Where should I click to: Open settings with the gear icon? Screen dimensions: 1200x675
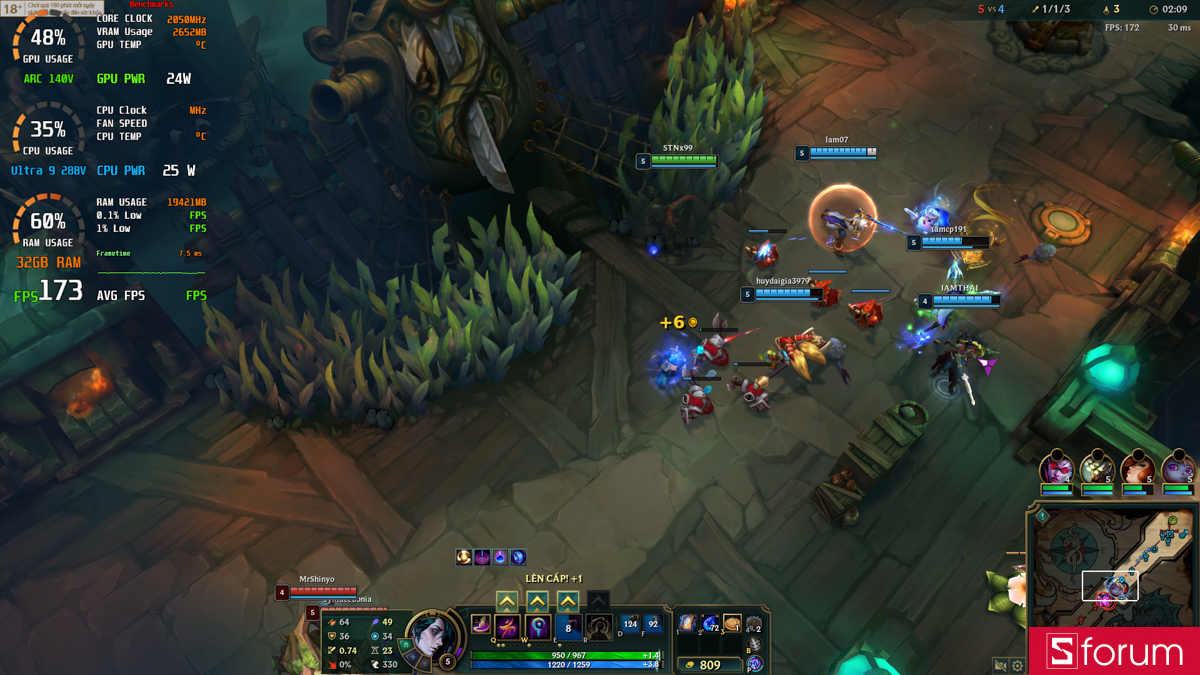tap(1017, 665)
